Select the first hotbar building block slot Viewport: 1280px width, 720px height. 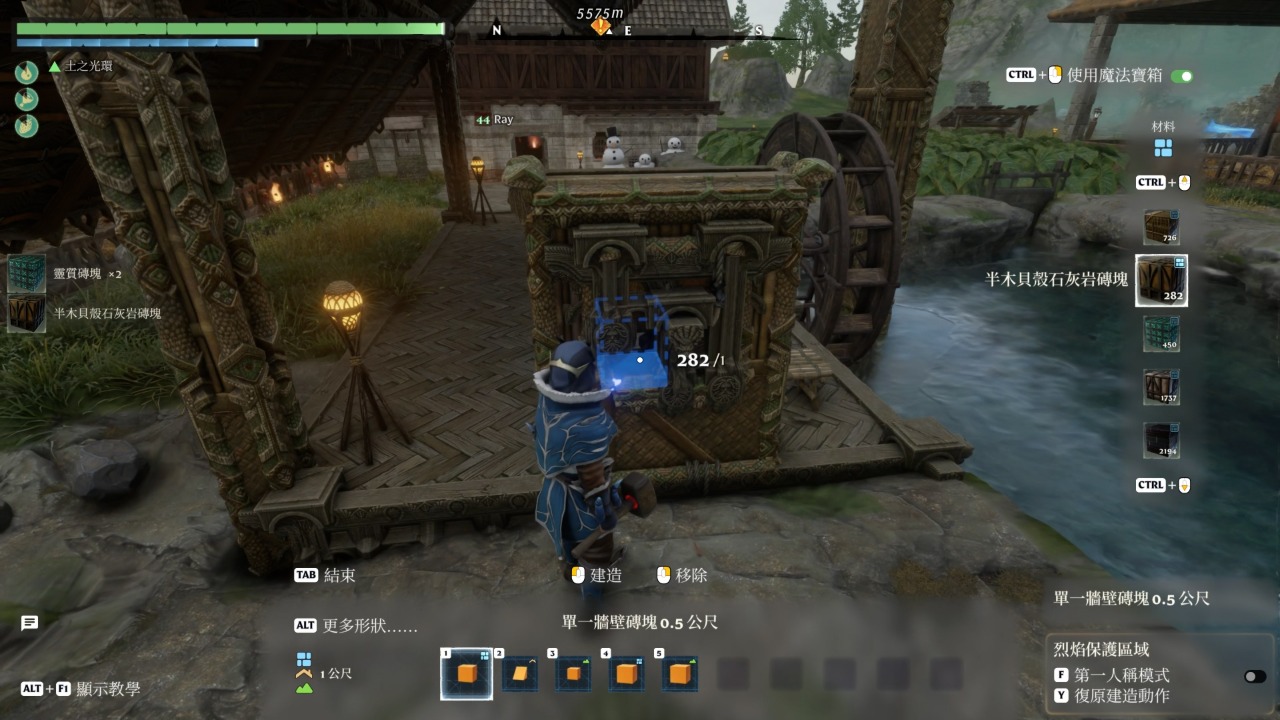coord(466,674)
